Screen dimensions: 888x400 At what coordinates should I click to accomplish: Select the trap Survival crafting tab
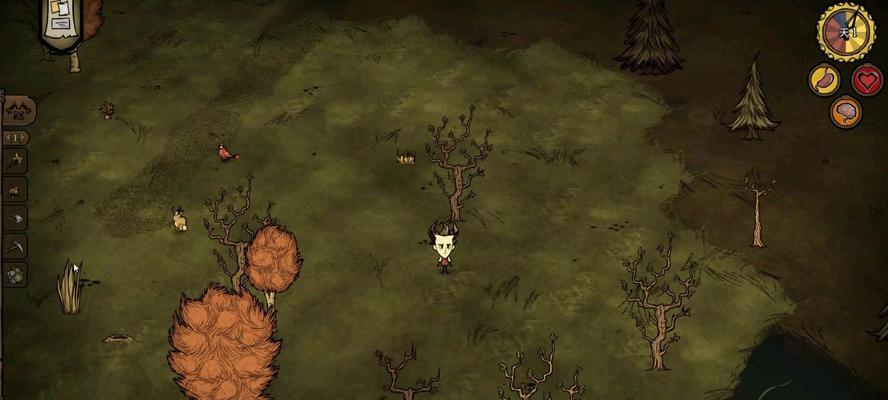coord(15,218)
